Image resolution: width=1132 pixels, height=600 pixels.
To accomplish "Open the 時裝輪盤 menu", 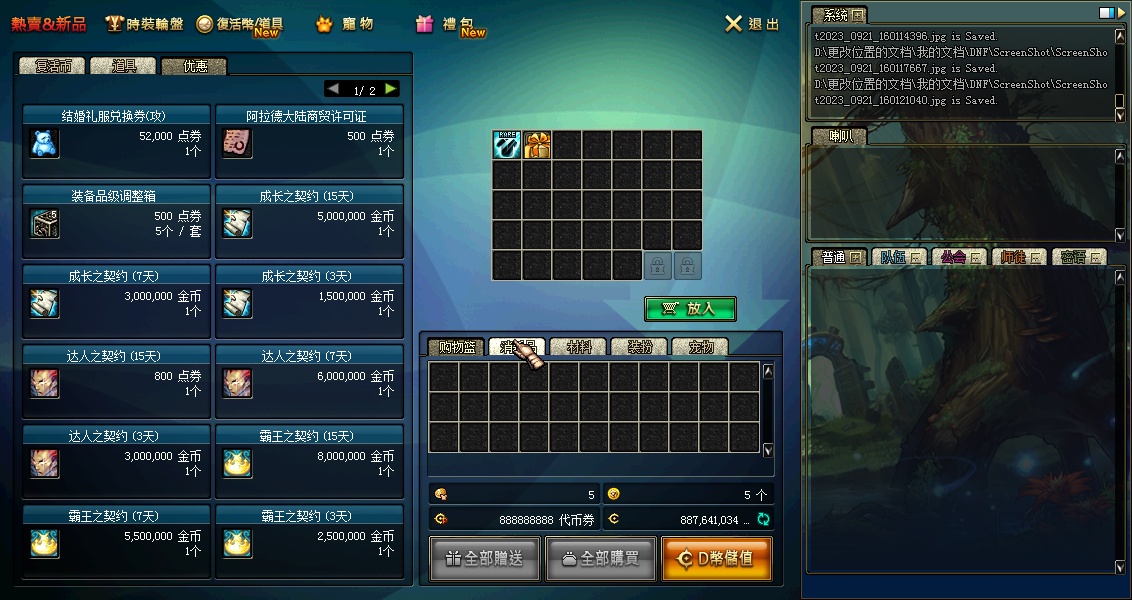I will point(145,24).
